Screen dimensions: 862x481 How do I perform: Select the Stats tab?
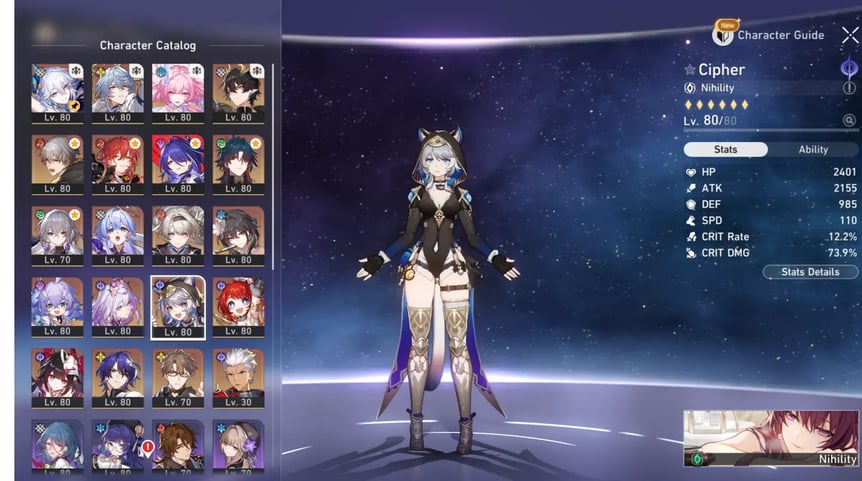(726, 149)
